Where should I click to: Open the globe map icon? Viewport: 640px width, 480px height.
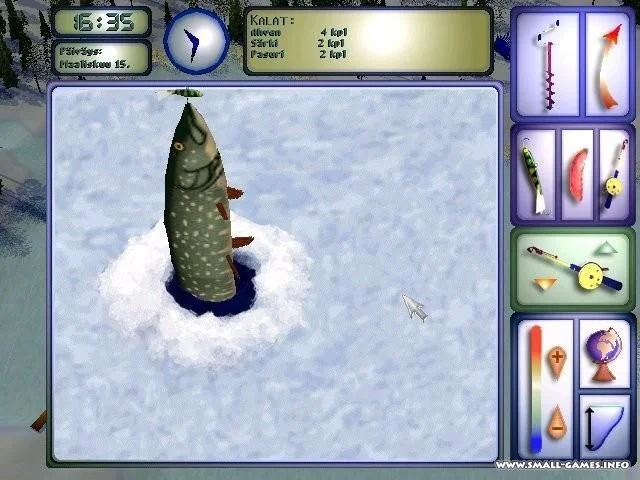pos(604,353)
